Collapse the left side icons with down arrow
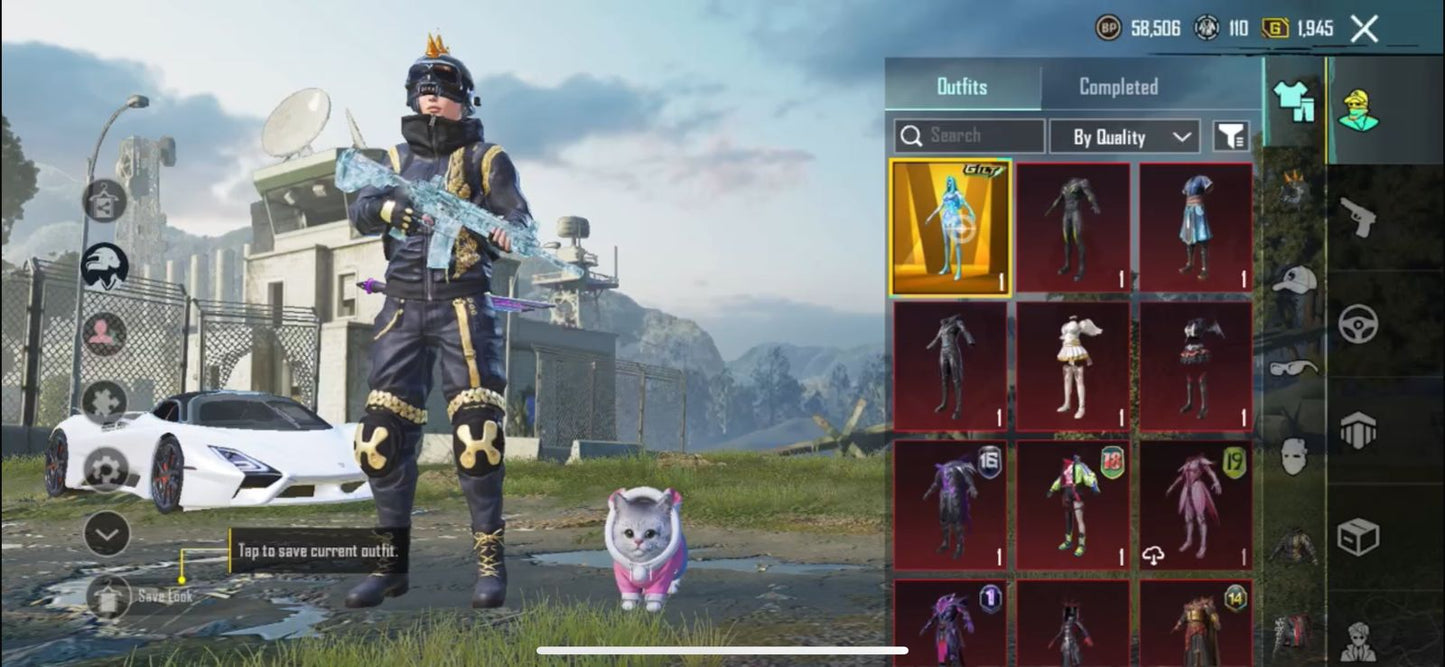 [106, 534]
